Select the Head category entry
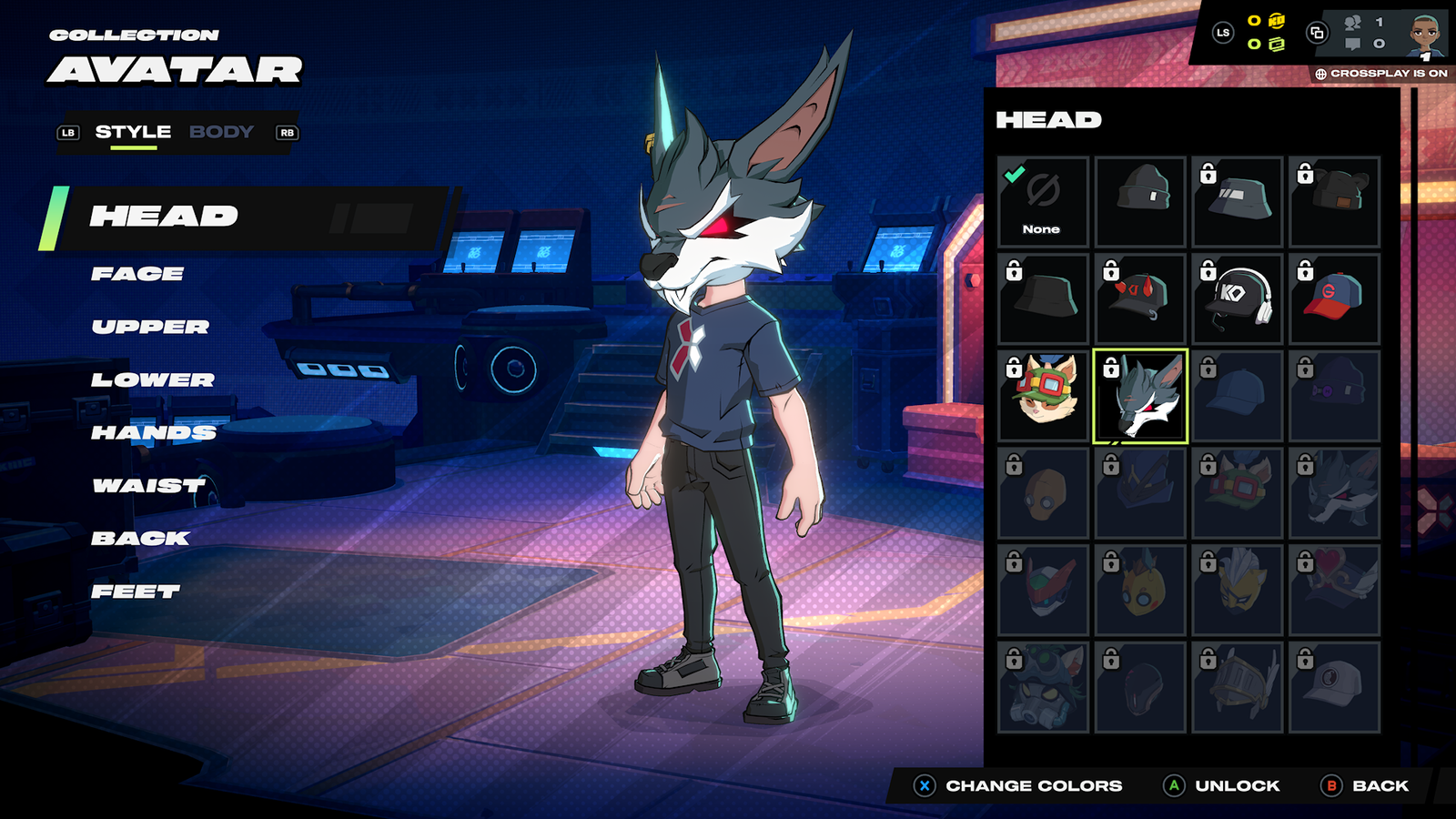The image size is (1456, 819). click(164, 217)
